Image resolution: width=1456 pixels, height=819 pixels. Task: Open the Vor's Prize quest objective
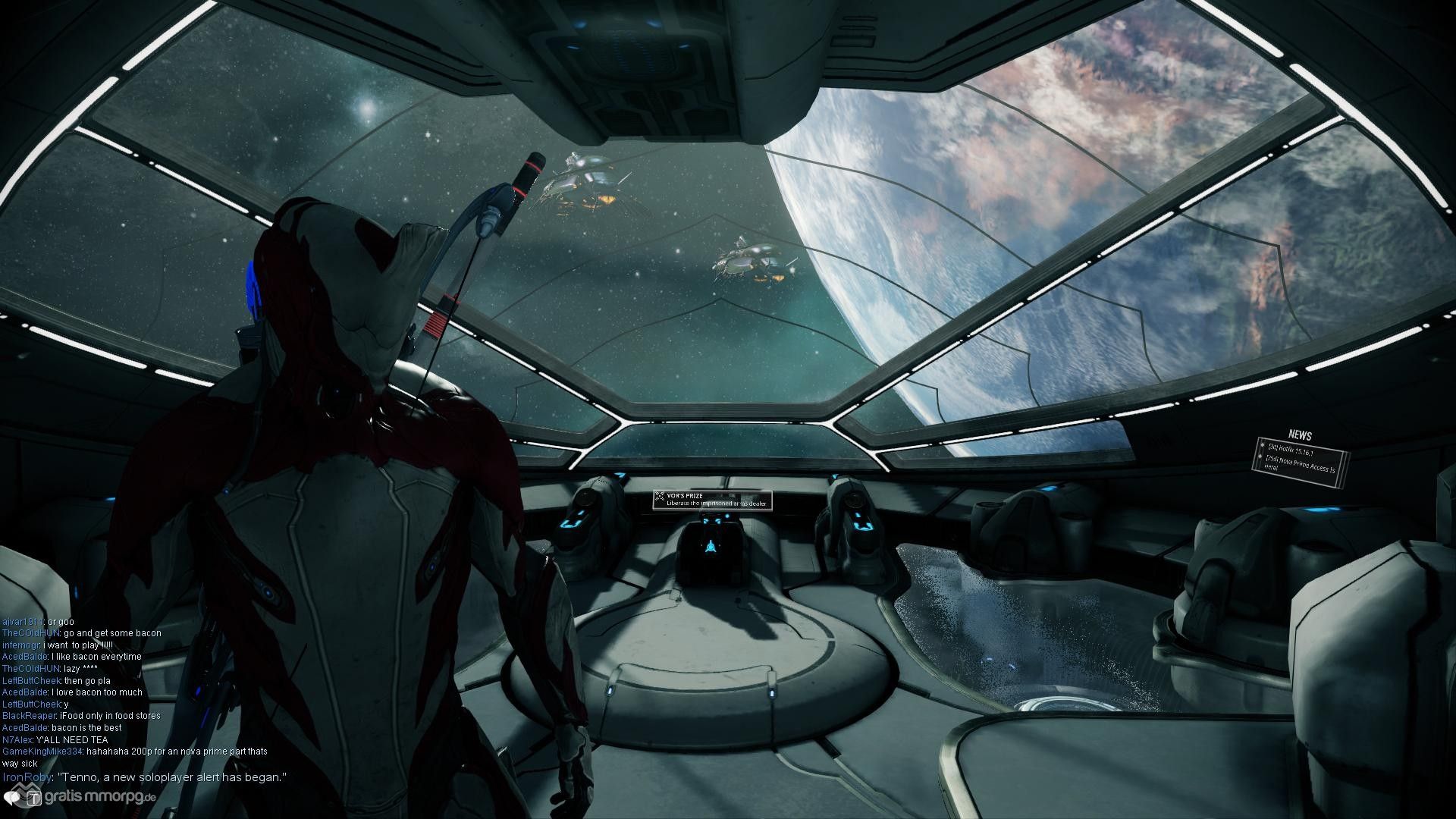712,500
